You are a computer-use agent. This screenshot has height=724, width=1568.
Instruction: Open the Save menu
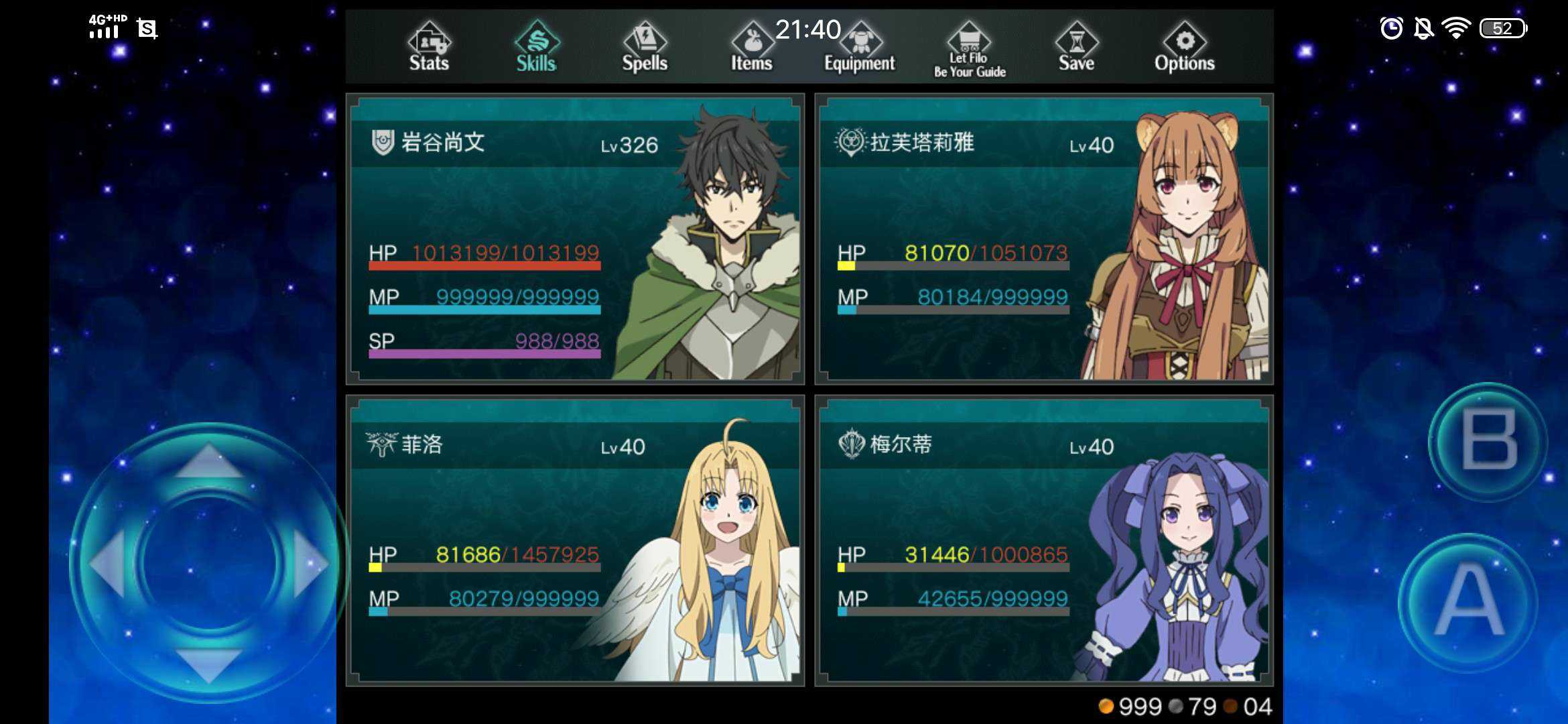(x=1076, y=47)
